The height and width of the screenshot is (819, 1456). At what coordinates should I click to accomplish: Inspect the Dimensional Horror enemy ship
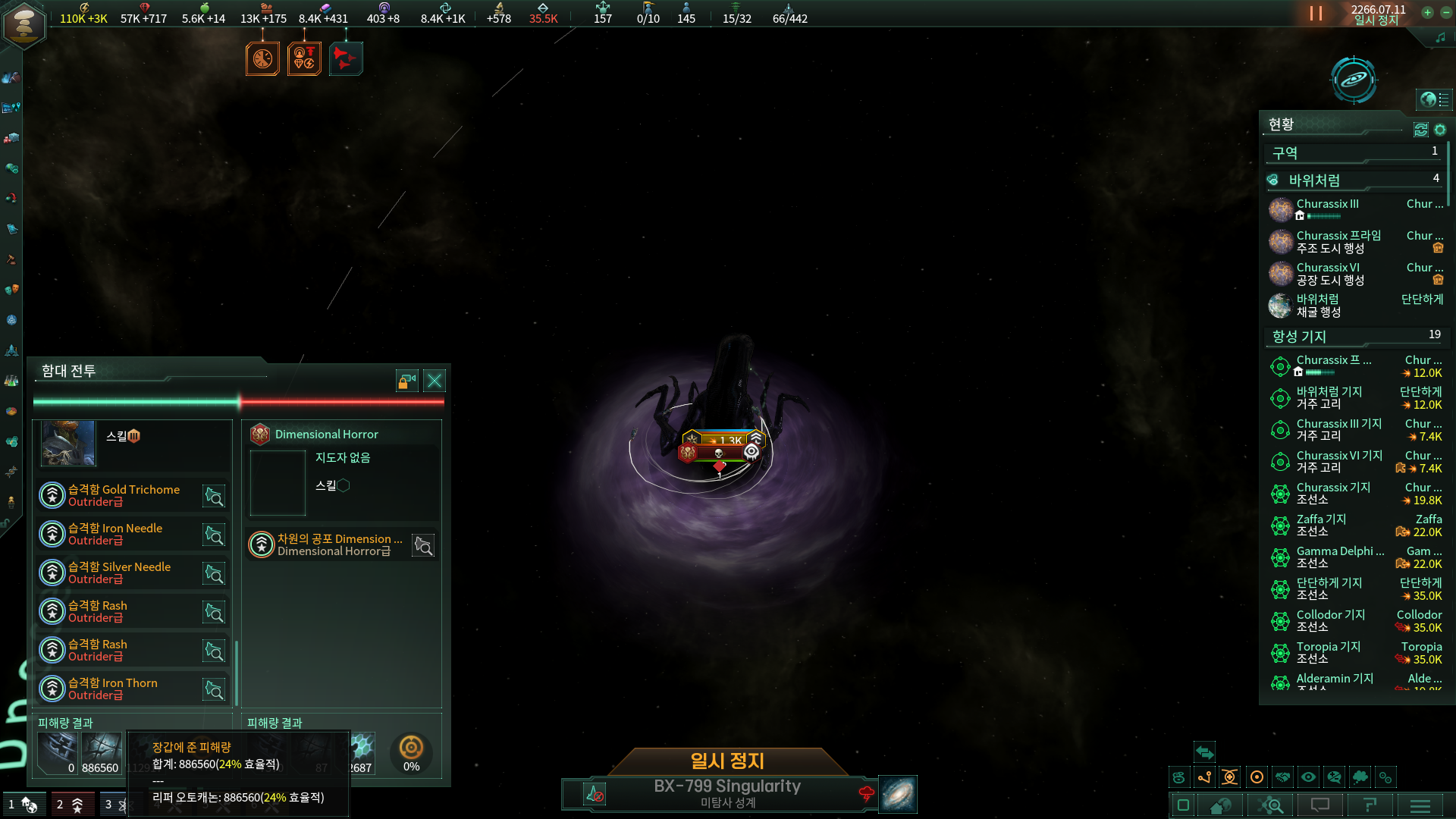click(423, 545)
